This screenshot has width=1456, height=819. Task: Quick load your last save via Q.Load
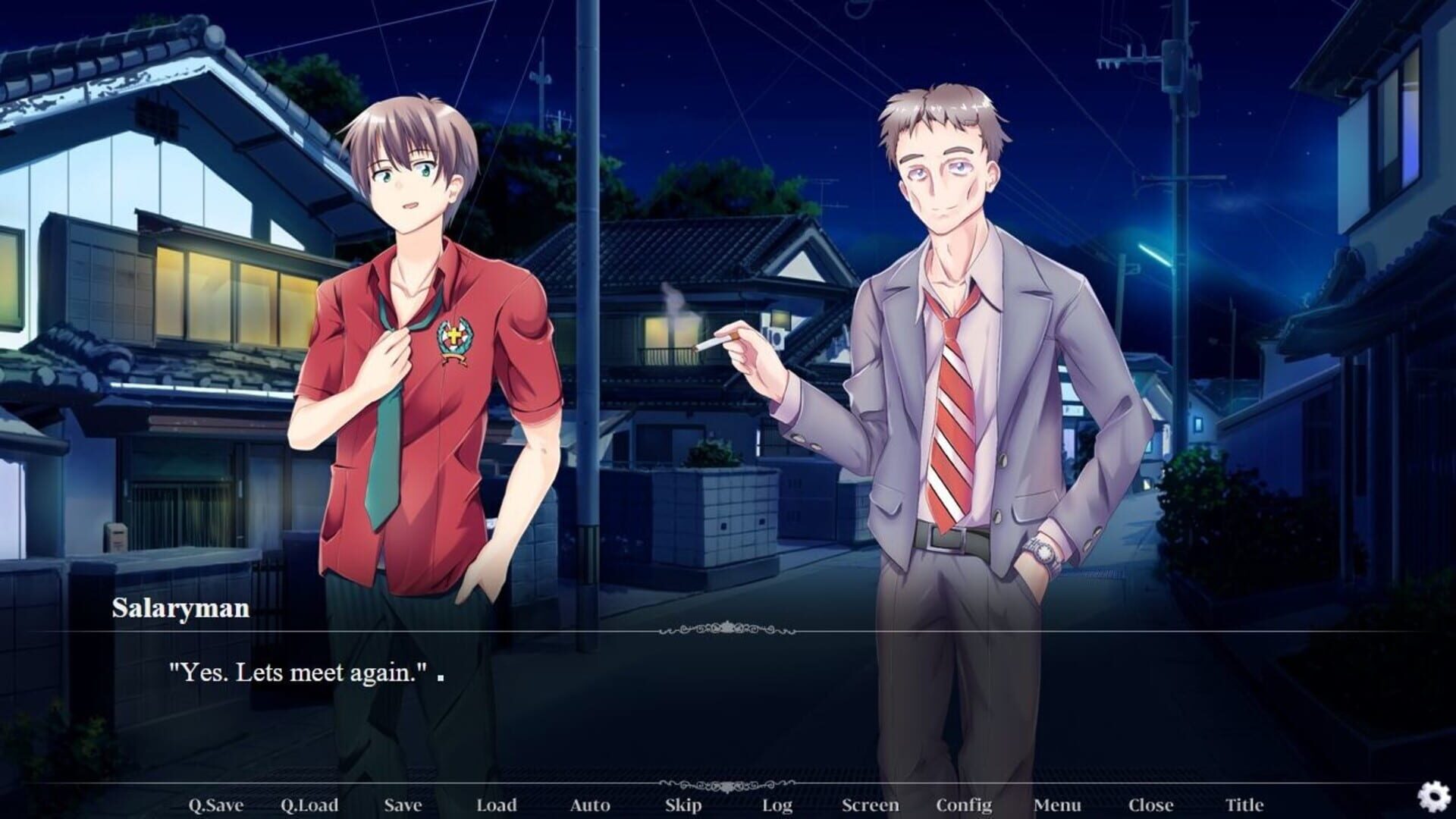click(311, 805)
